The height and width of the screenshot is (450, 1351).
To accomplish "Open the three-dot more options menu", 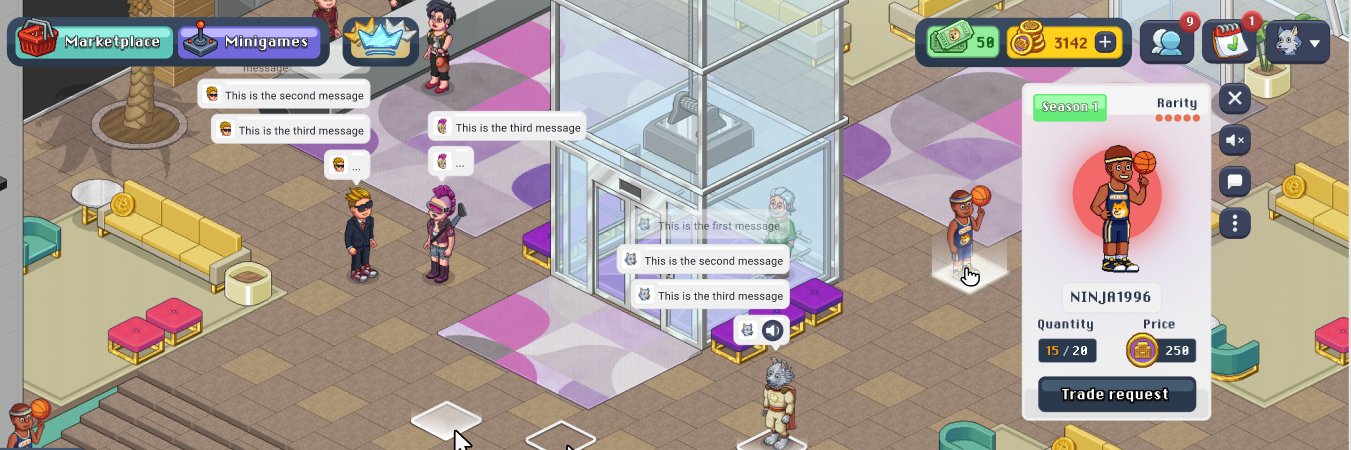I will (x=1235, y=223).
